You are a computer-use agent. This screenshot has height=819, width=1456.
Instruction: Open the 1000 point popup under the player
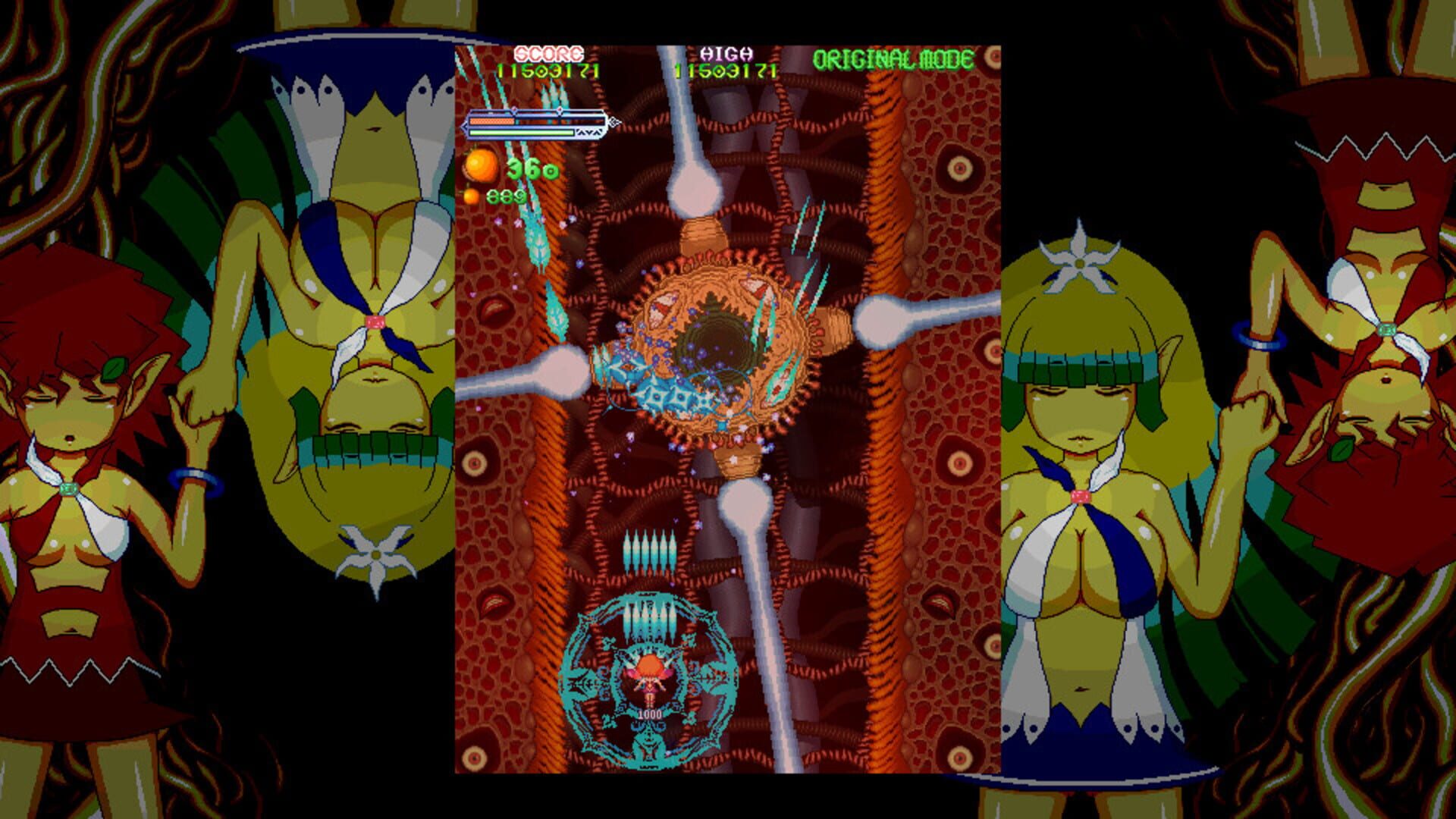tap(649, 713)
